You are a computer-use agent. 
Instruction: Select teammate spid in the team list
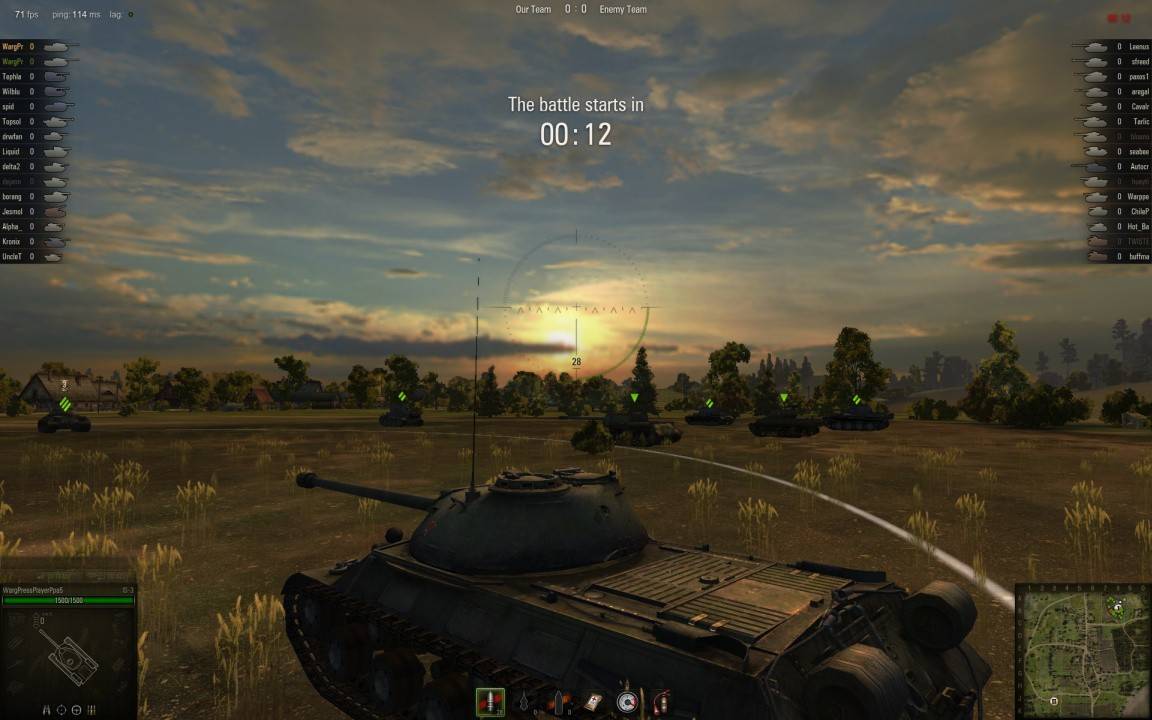click(9, 106)
